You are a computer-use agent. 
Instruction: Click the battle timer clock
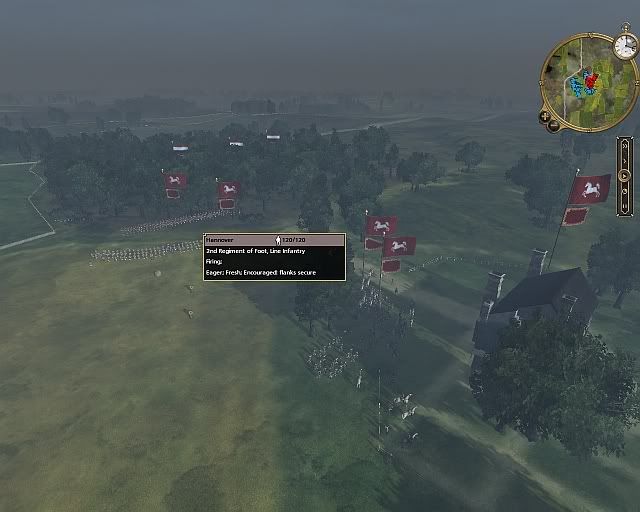[625, 45]
